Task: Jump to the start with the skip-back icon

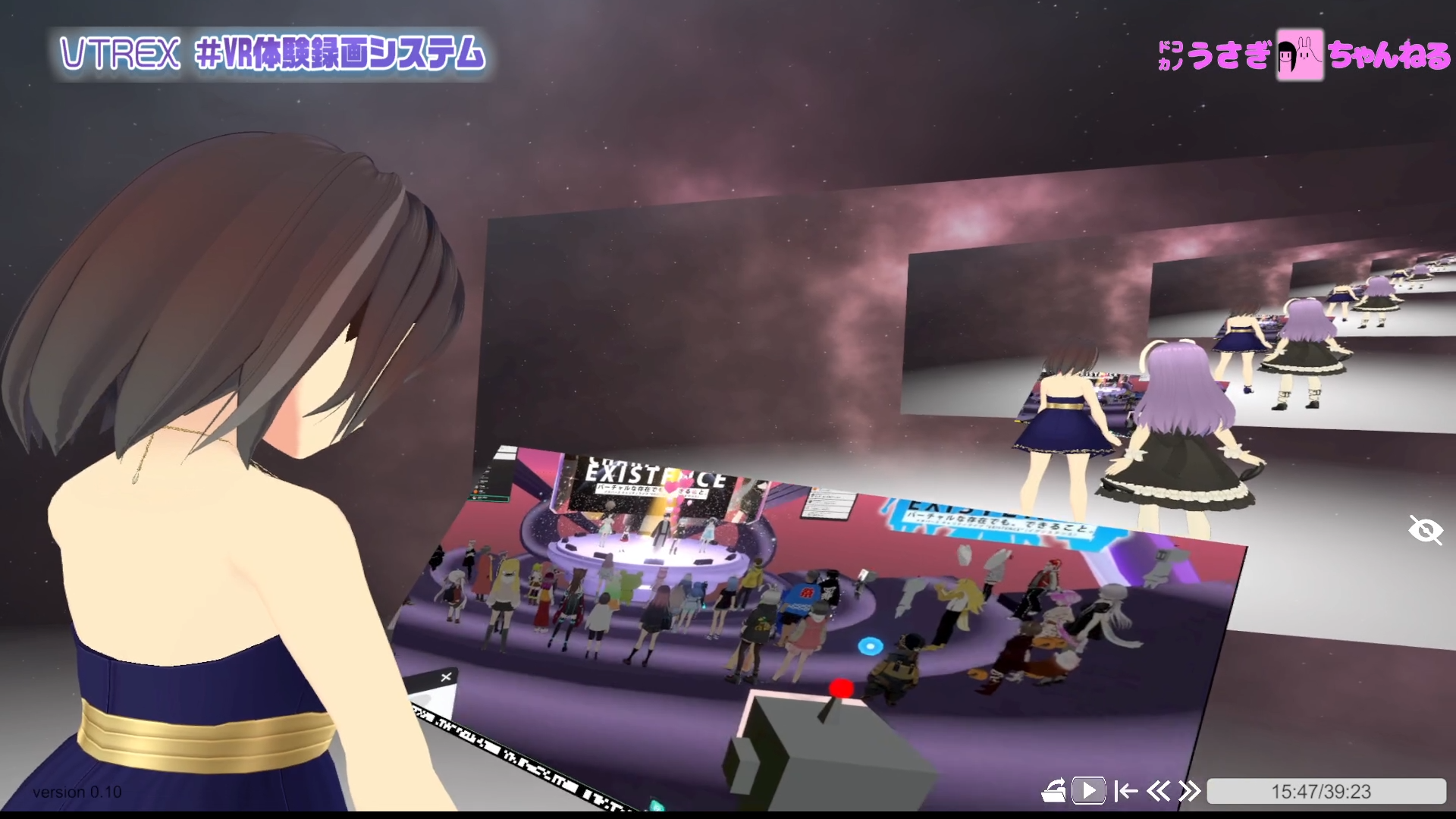Action: coord(1125,791)
